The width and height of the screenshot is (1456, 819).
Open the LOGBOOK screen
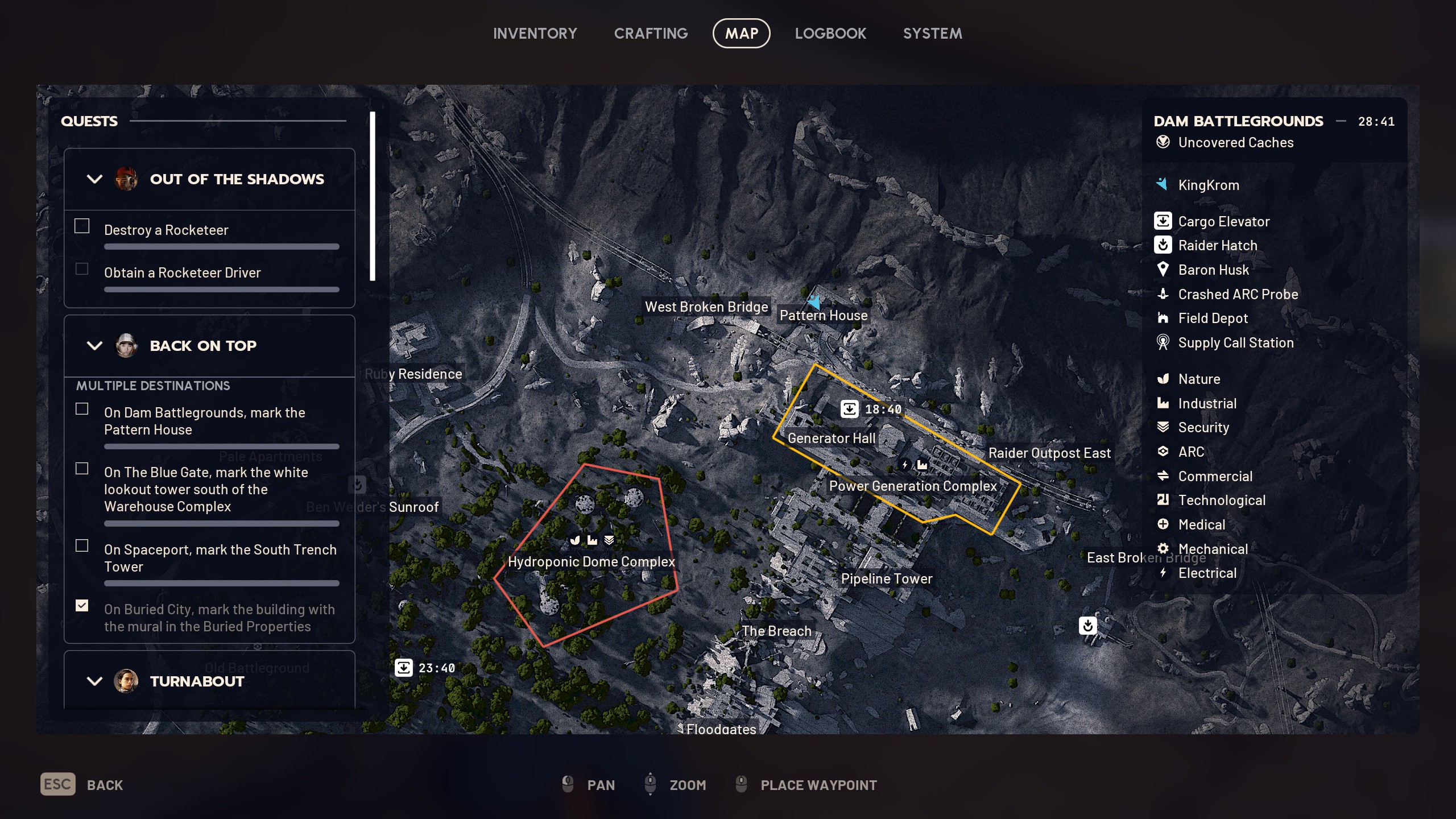830,33
